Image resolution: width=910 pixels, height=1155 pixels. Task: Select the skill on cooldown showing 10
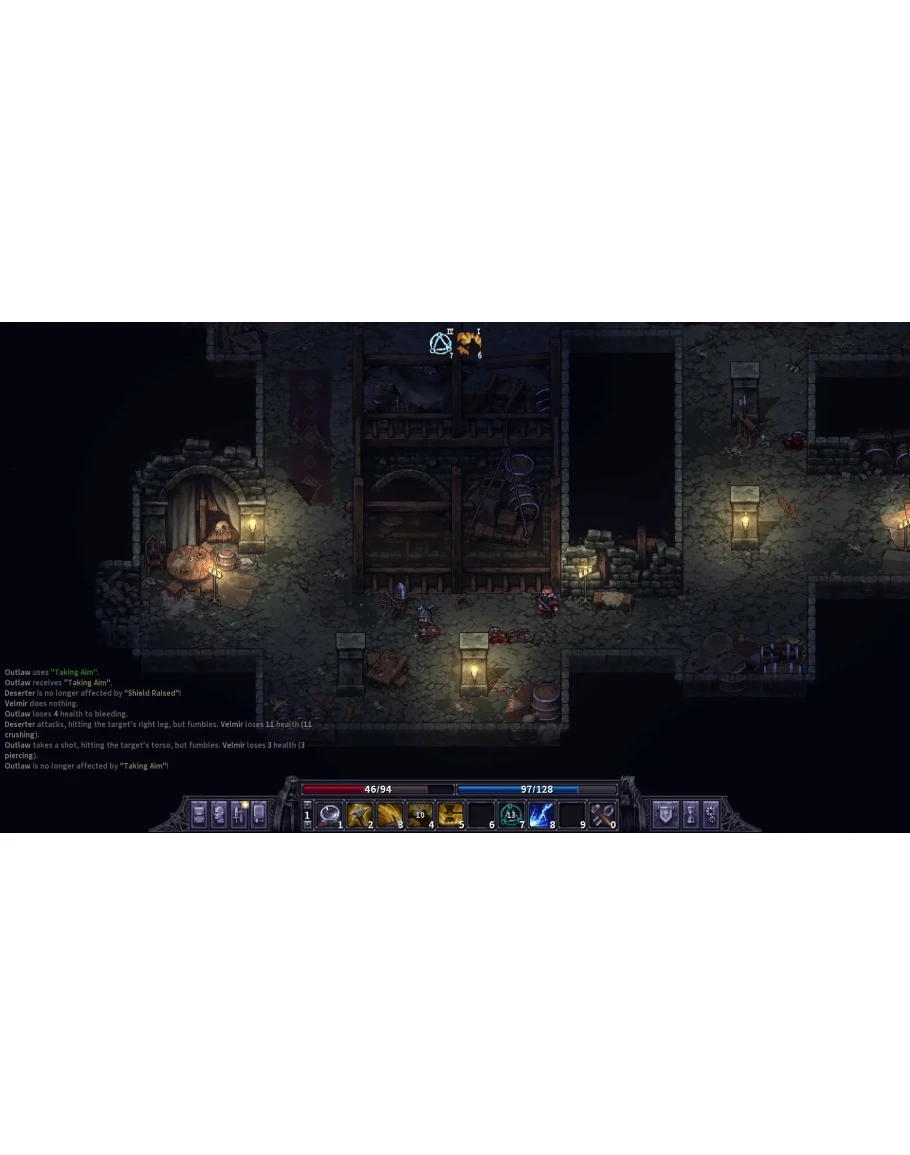coord(420,815)
